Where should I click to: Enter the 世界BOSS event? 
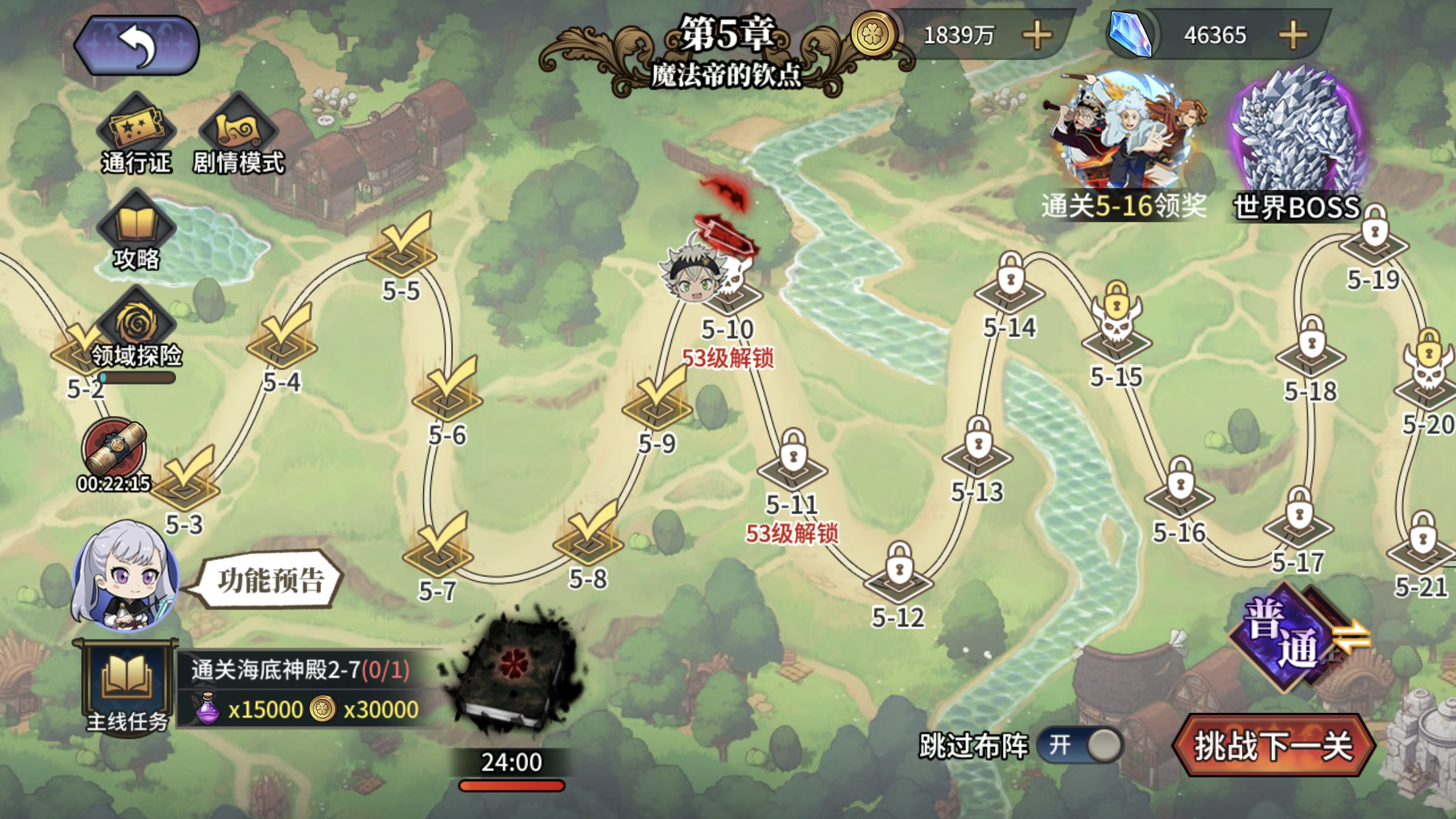tap(1296, 145)
